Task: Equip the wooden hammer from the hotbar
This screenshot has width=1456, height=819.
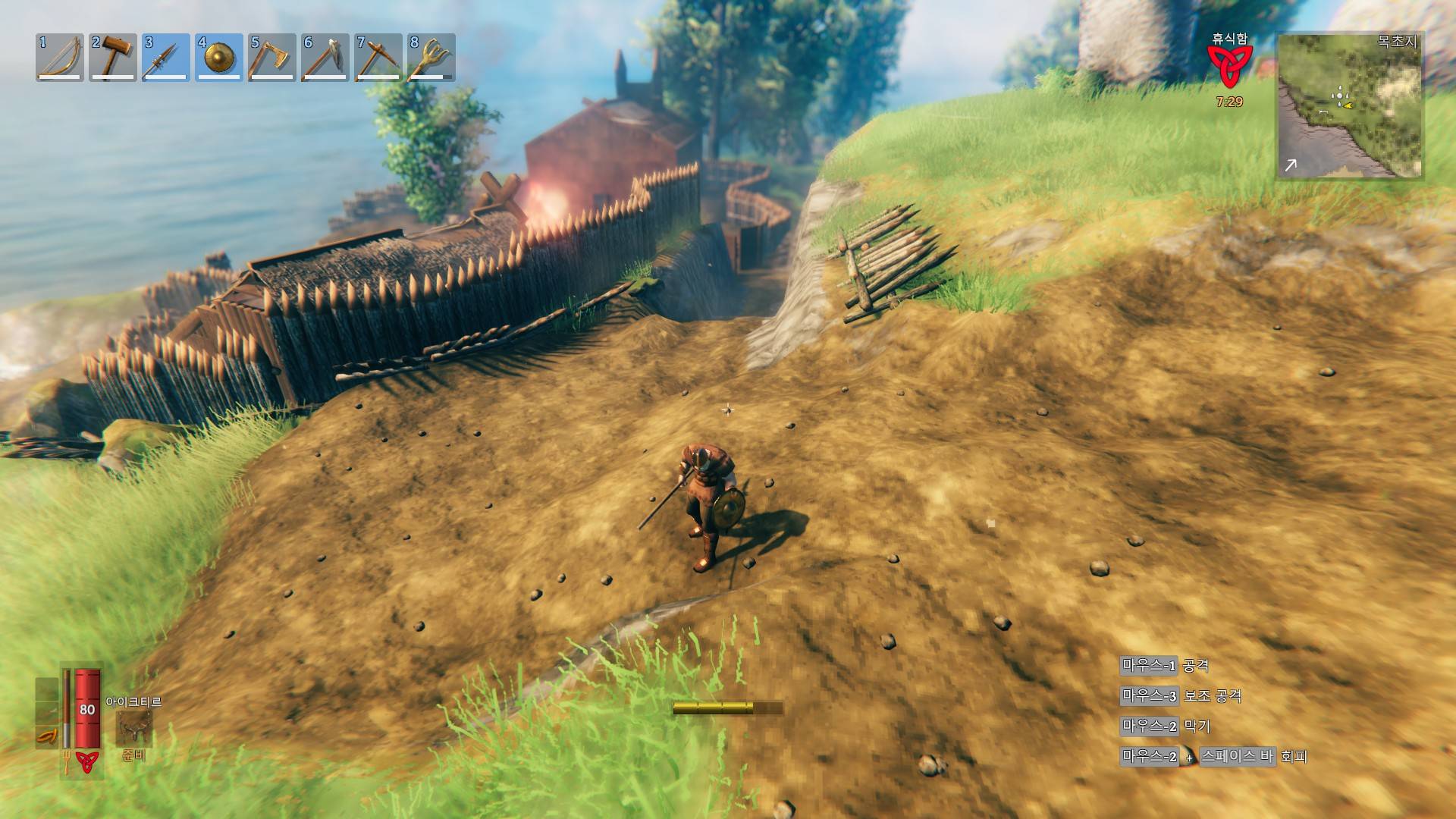Action: [113, 57]
